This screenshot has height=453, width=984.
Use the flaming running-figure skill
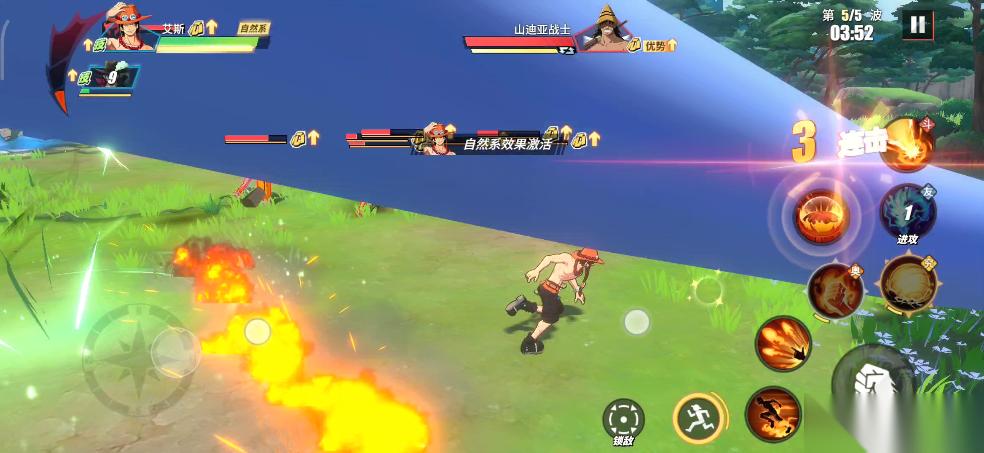772,412
